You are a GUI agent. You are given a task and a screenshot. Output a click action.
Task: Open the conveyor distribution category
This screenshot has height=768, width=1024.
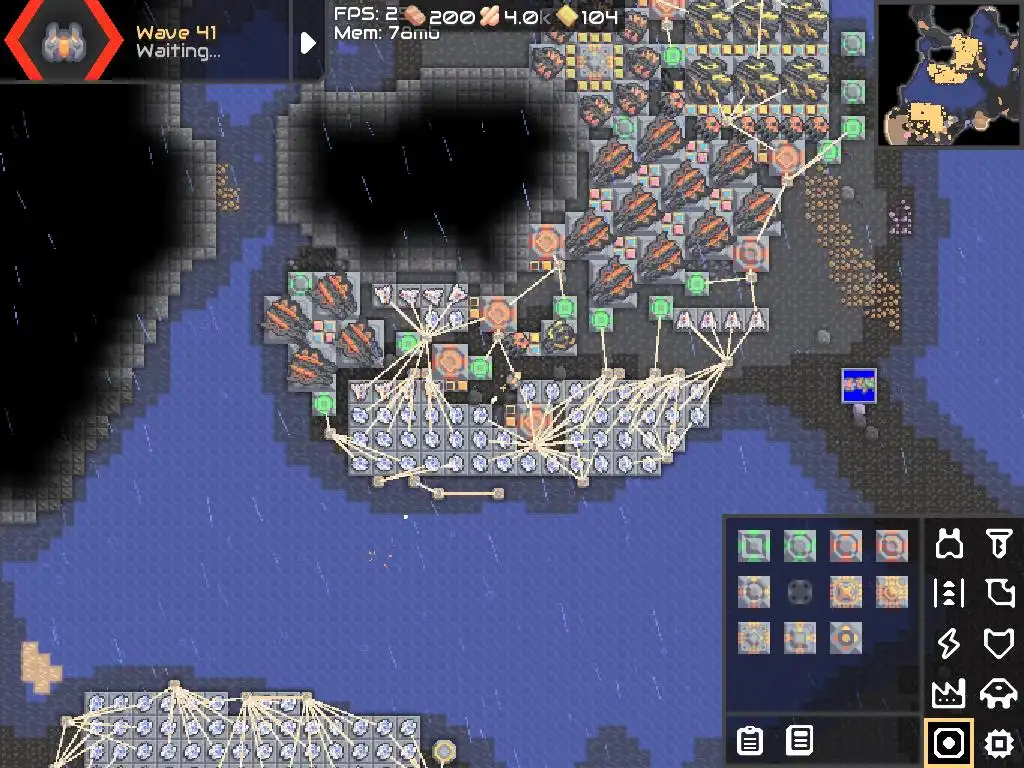950,593
